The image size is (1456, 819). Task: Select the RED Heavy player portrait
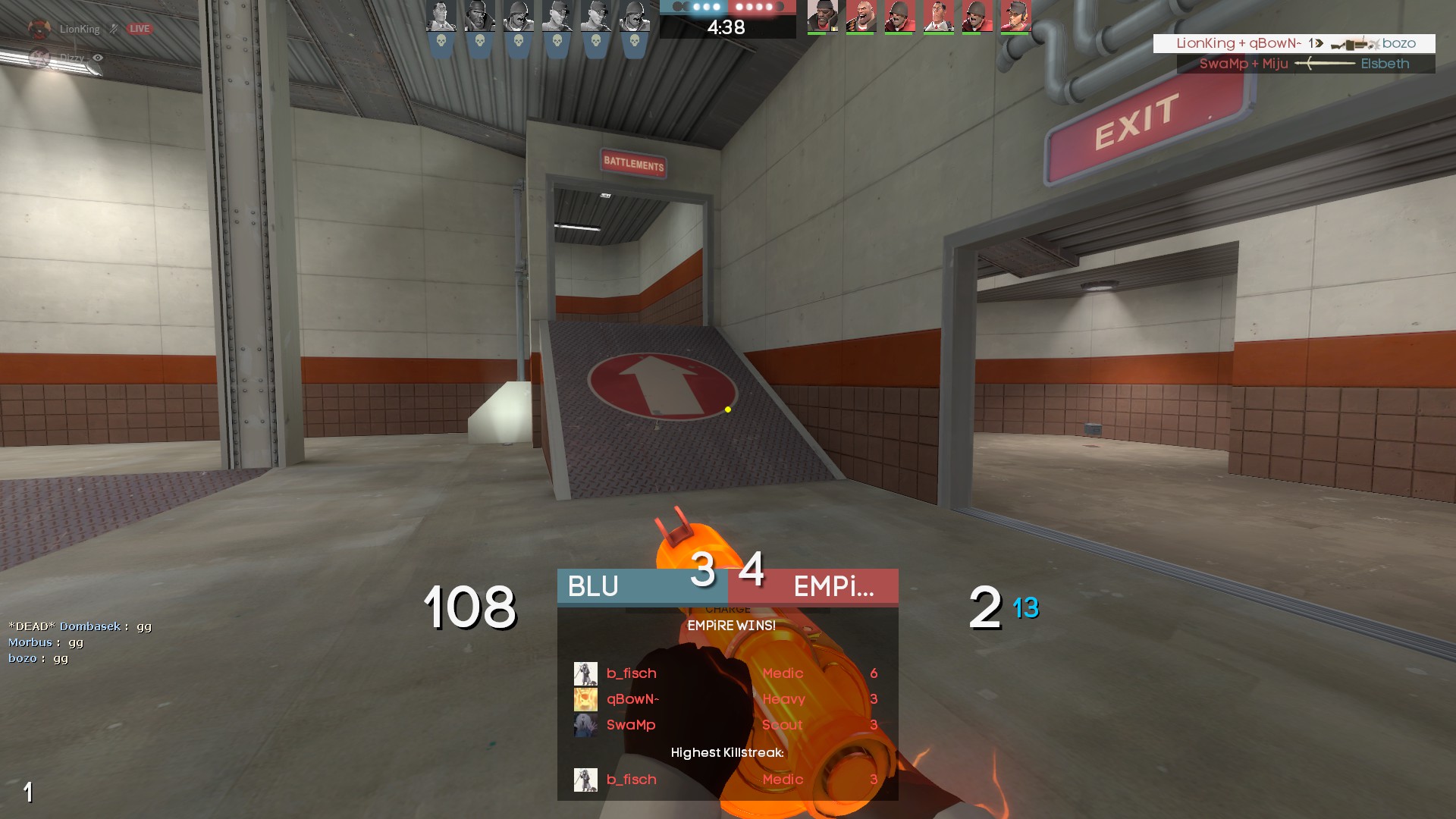(861, 17)
